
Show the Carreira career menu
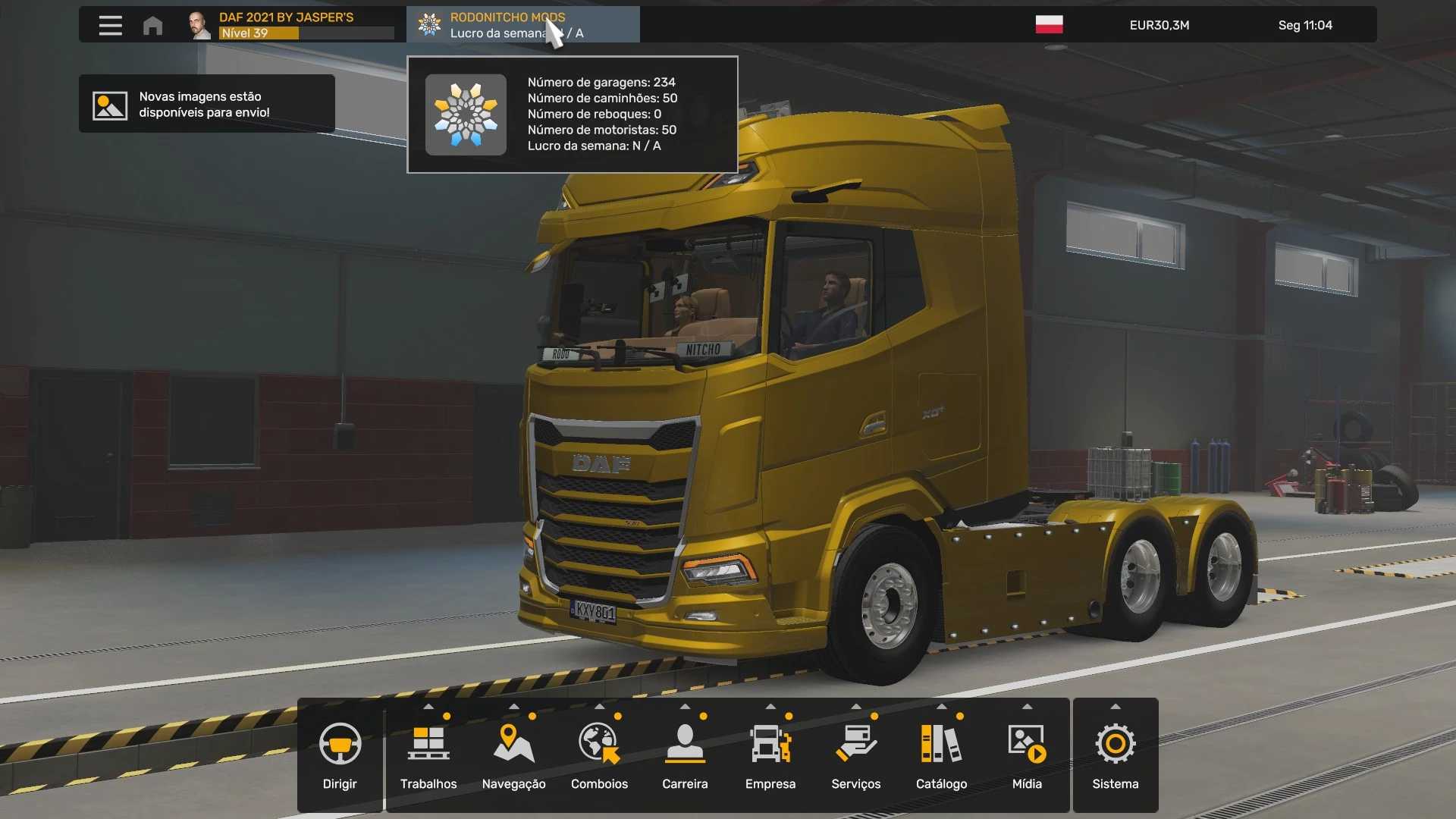coord(685,755)
